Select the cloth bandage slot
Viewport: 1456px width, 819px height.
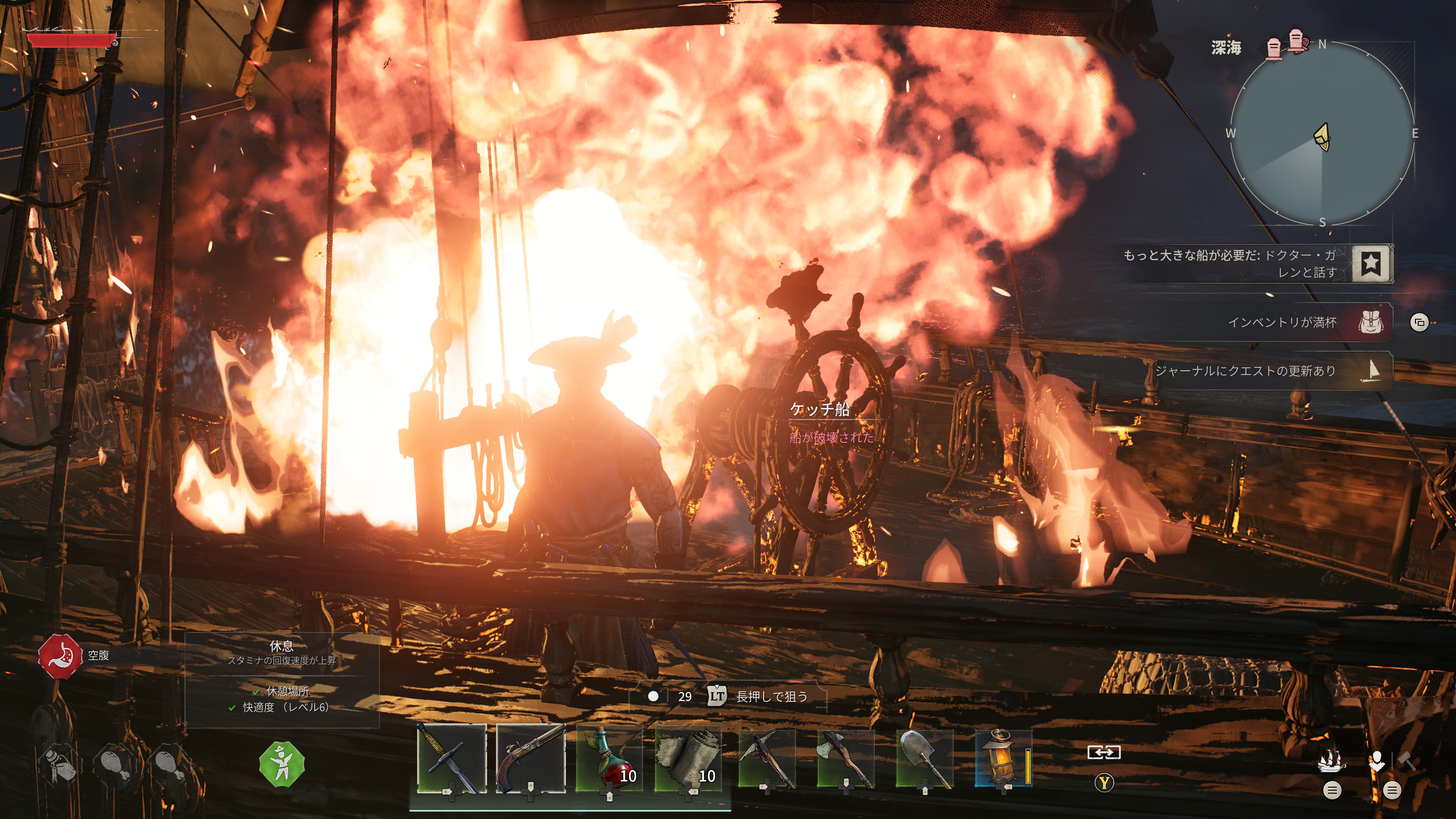pos(688,758)
